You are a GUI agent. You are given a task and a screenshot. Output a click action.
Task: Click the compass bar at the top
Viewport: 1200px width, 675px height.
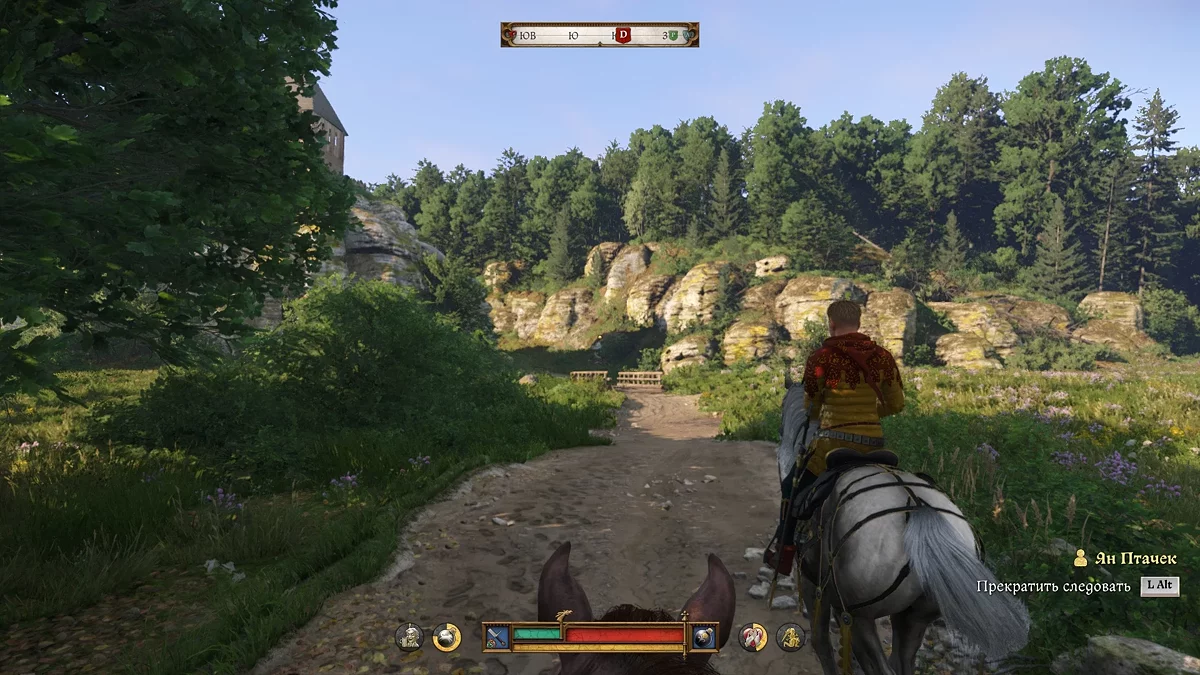(x=599, y=35)
